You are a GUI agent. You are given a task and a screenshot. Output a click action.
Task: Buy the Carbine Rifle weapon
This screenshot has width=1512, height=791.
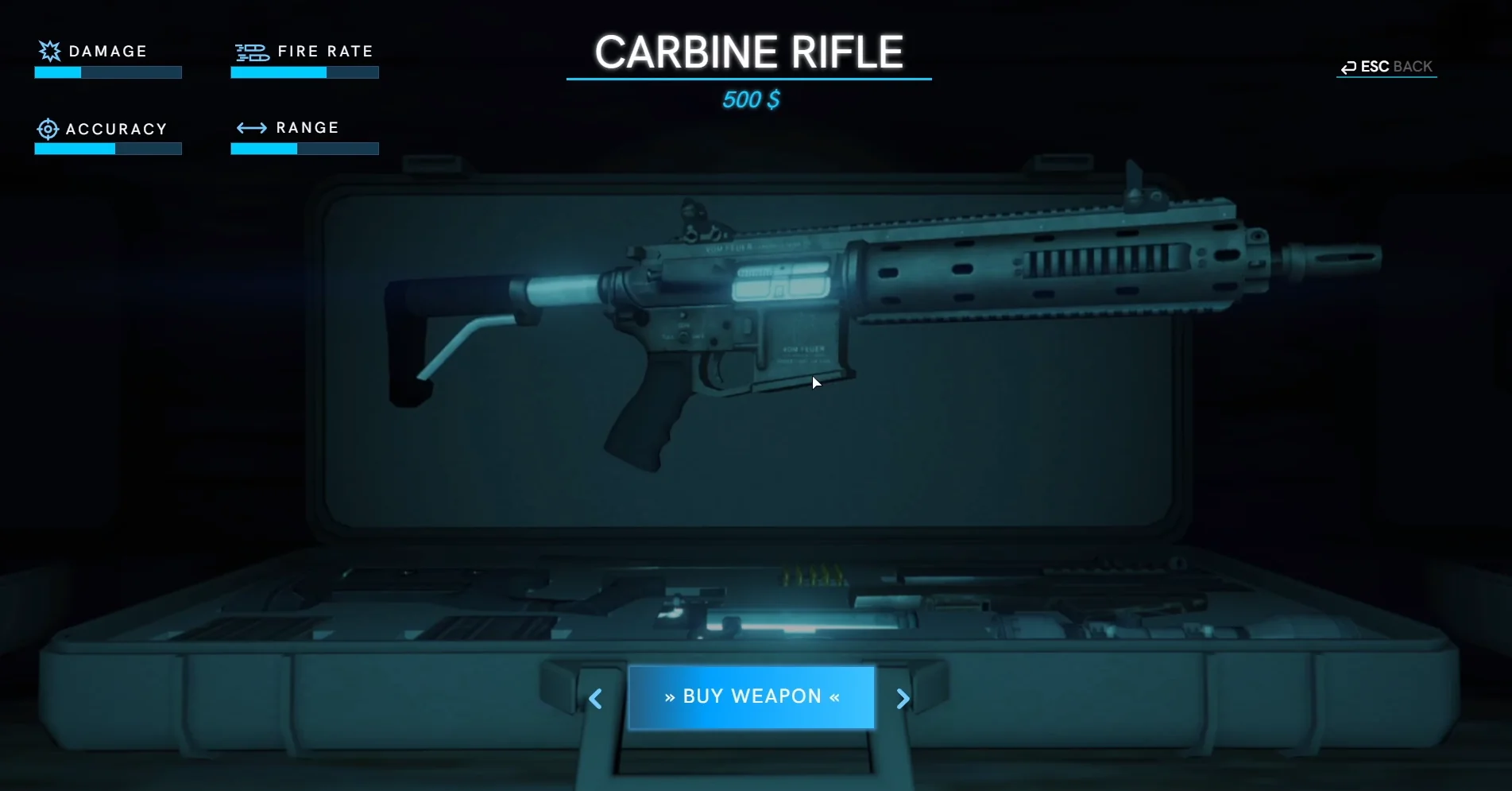751,697
